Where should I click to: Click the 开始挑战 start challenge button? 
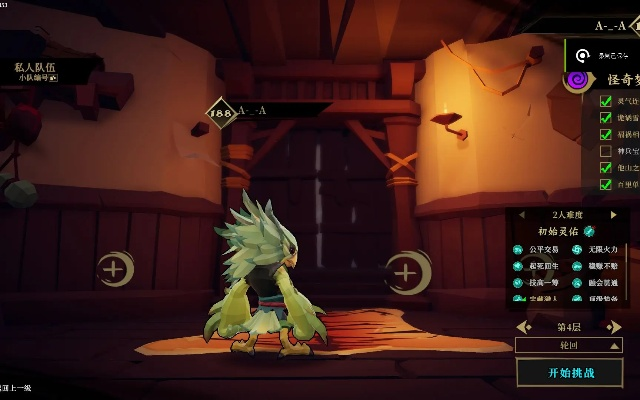coord(570,372)
